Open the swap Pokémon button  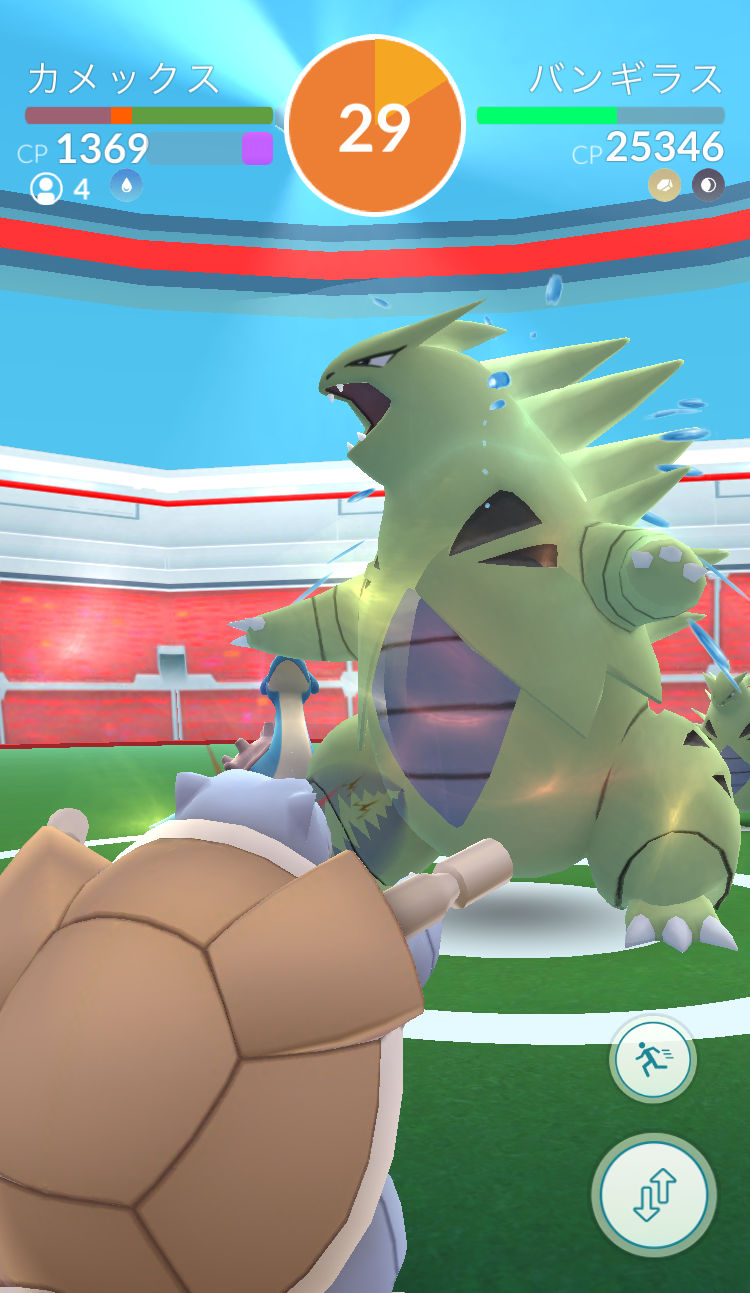pos(655,1195)
